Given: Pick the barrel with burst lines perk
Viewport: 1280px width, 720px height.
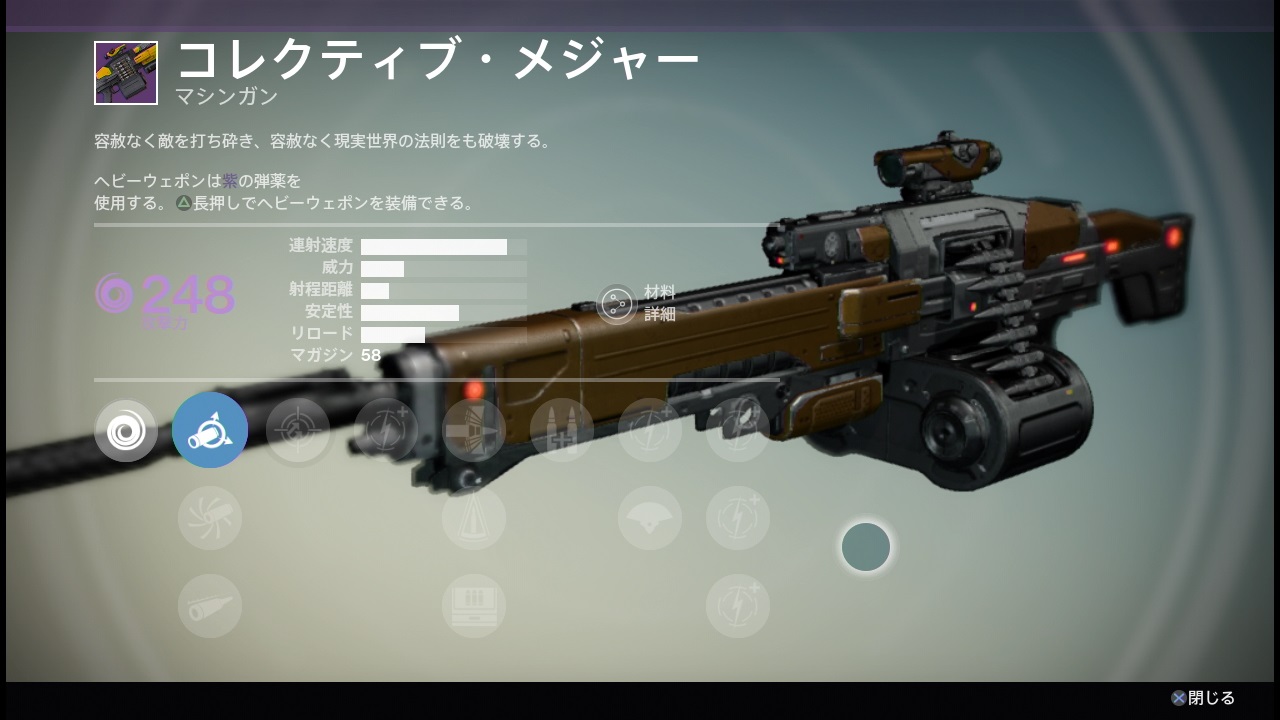Looking at the screenshot, I should tap(210, 518).
